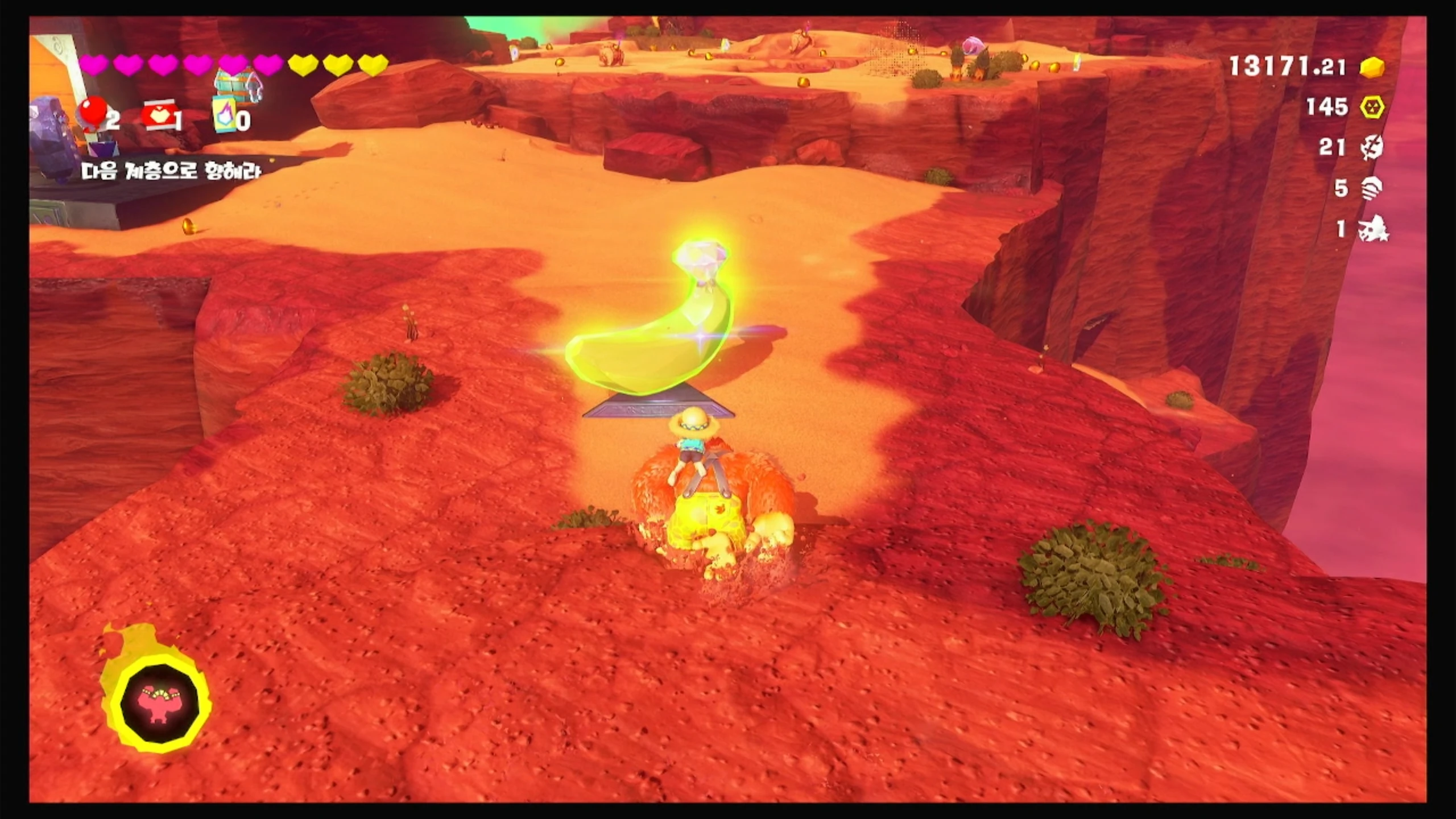This screenshot has width=1456, height=819.
Task: Open the objective tracker text below the item icons
Action: click(x=171, y=171)
